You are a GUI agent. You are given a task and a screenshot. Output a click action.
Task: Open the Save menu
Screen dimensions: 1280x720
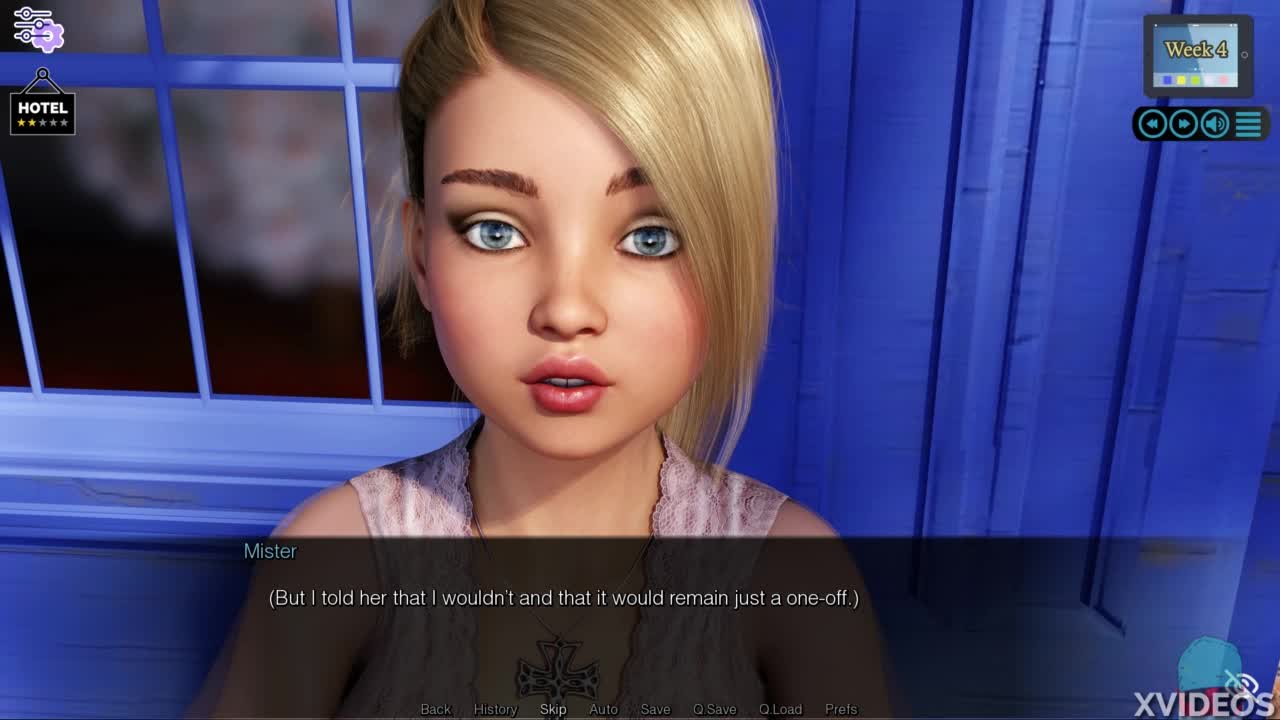(x=655, y=709)
